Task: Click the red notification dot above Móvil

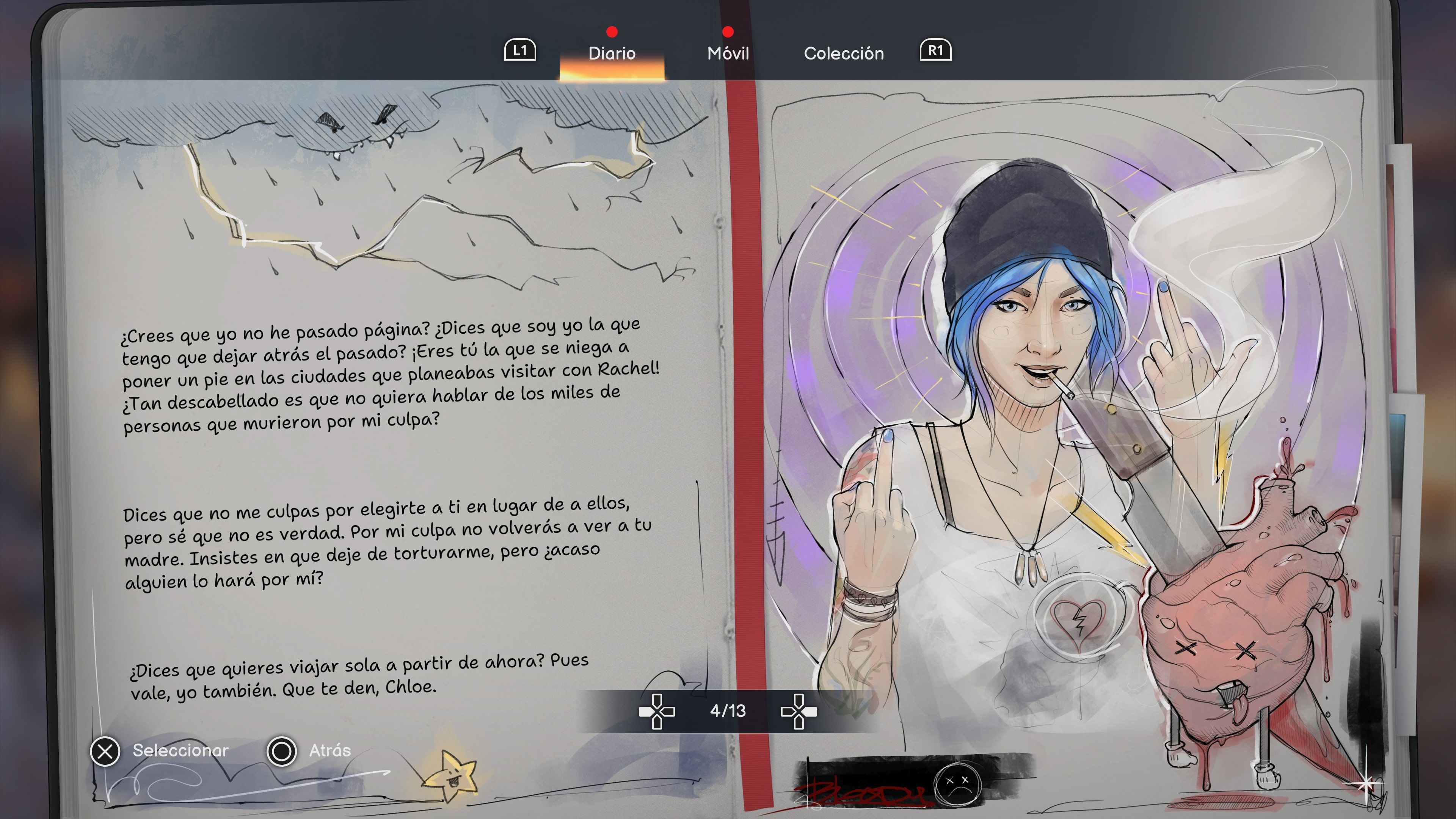Action: point(728,31)
